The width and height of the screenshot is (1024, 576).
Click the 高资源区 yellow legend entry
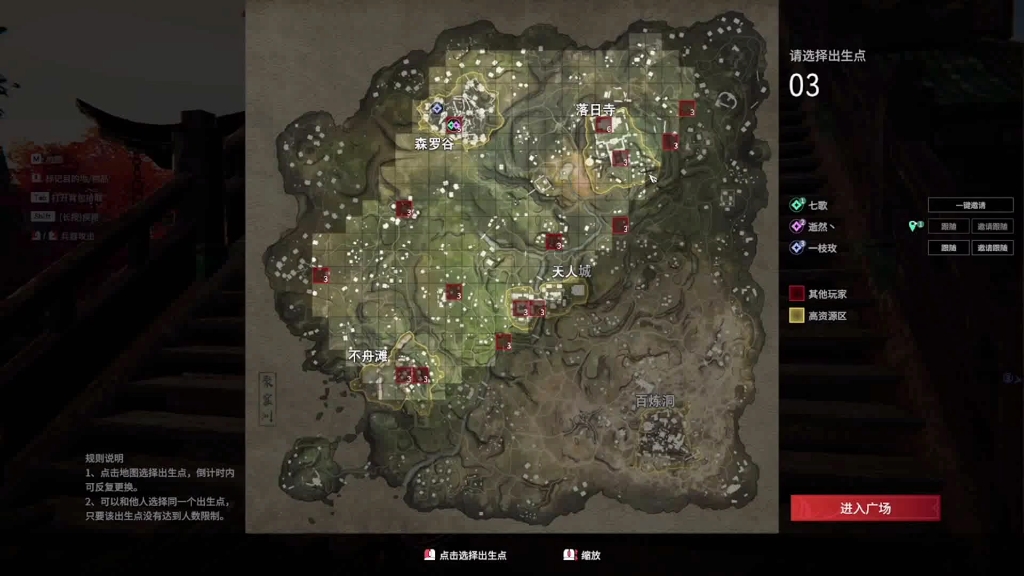click(x=827, y=316)
